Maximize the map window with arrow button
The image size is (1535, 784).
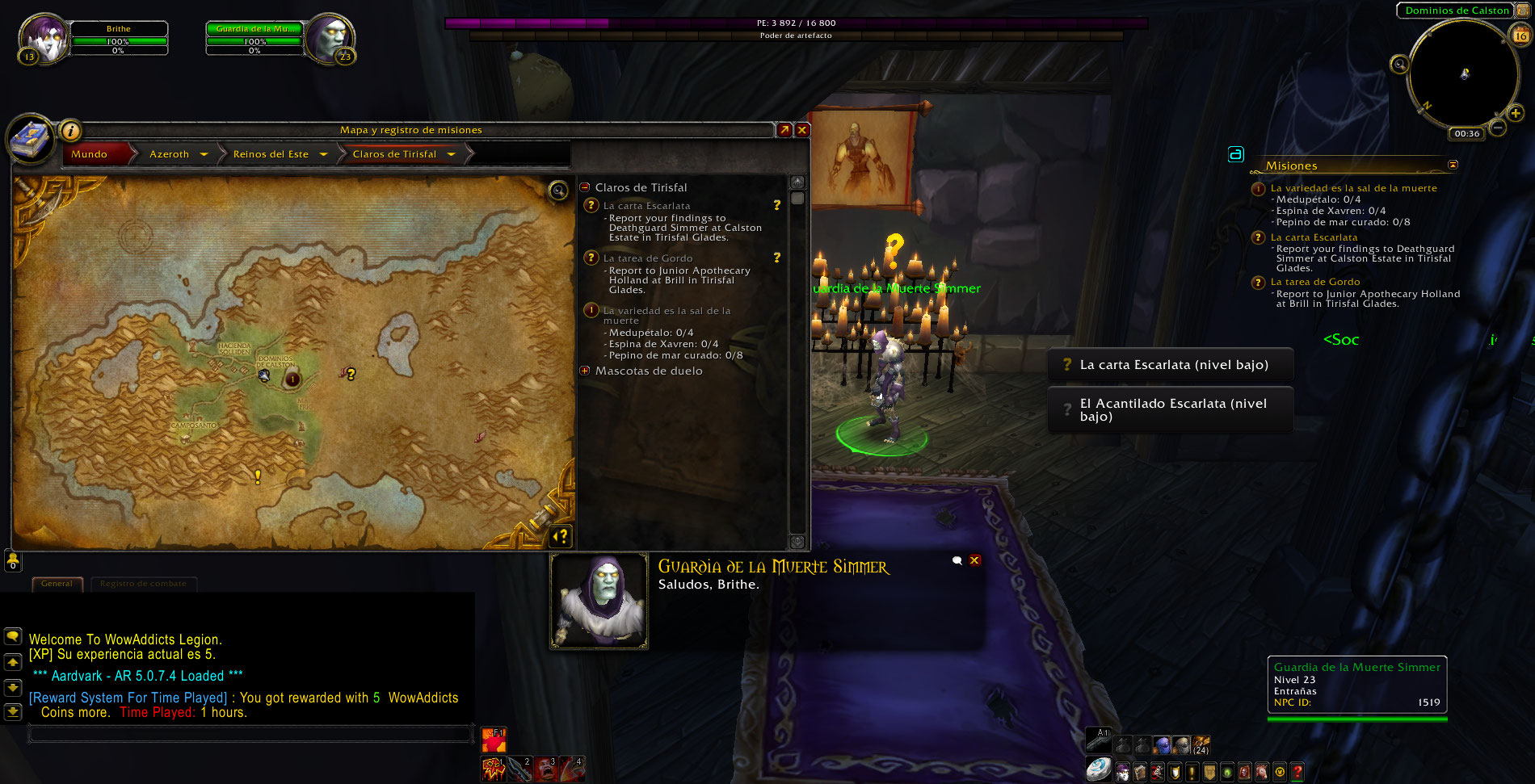coord(784,130)
